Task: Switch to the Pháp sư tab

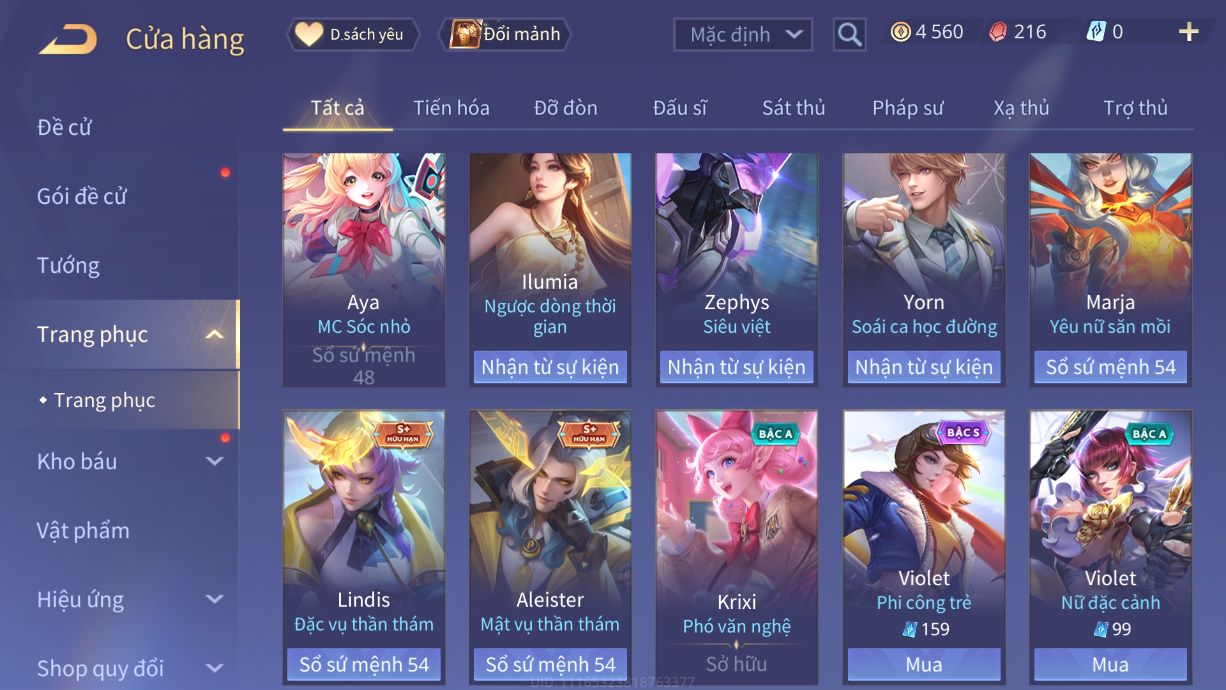Action: click(907, 108)
